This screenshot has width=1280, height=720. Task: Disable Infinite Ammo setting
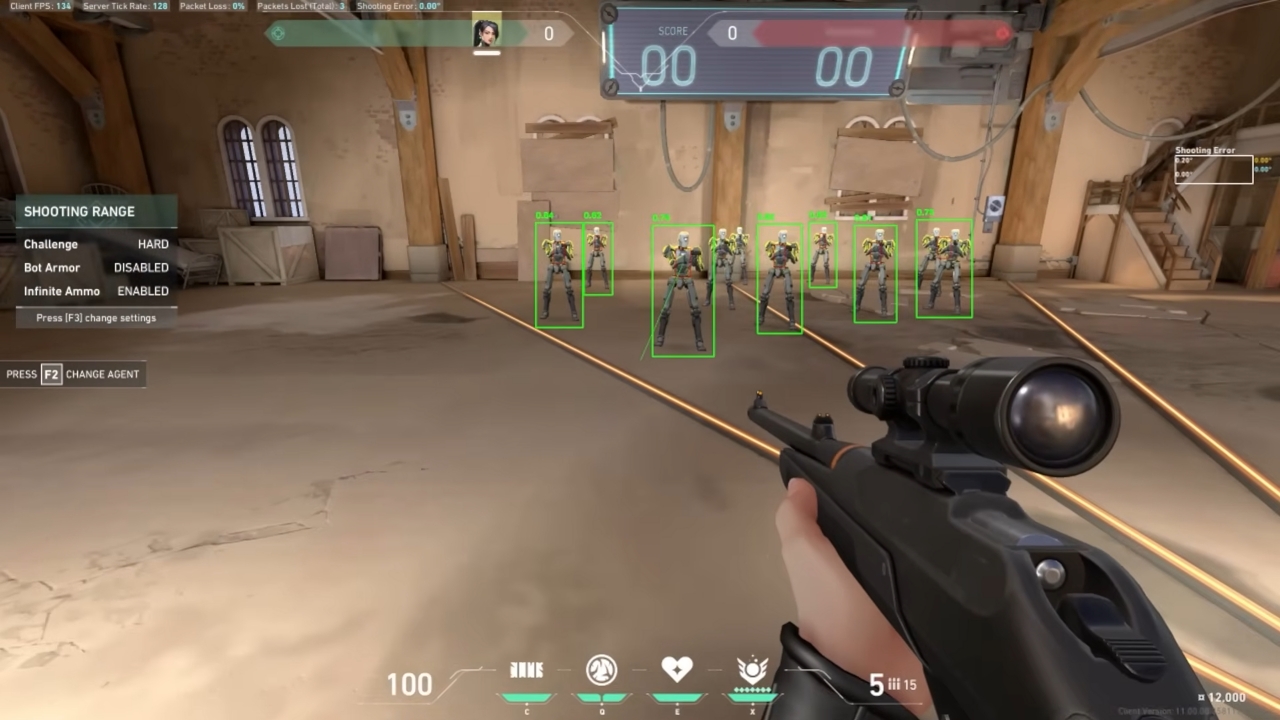[x=142, y=291]
